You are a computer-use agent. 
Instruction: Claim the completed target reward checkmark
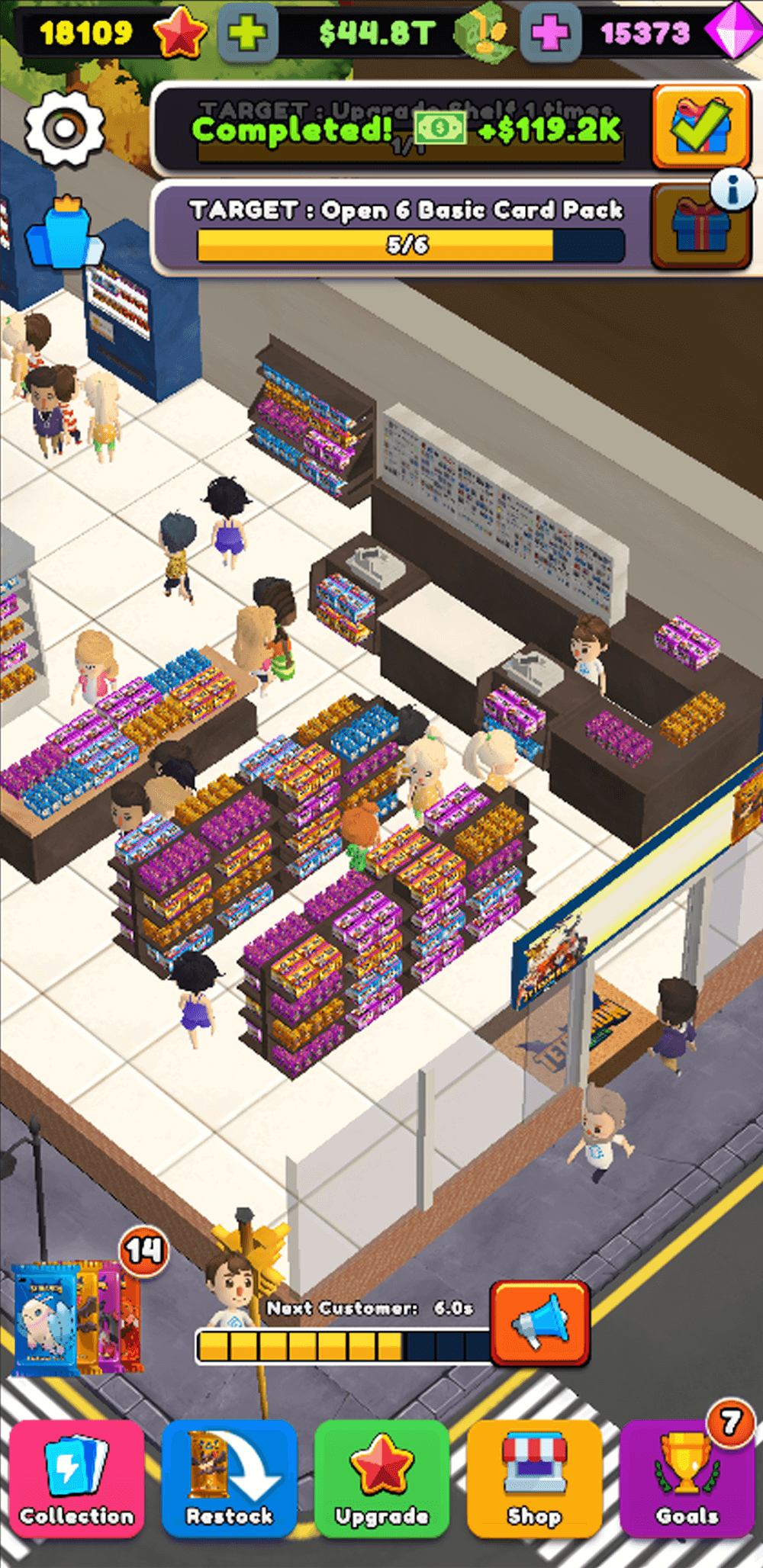pyautogui.click(x=700, y=128)
